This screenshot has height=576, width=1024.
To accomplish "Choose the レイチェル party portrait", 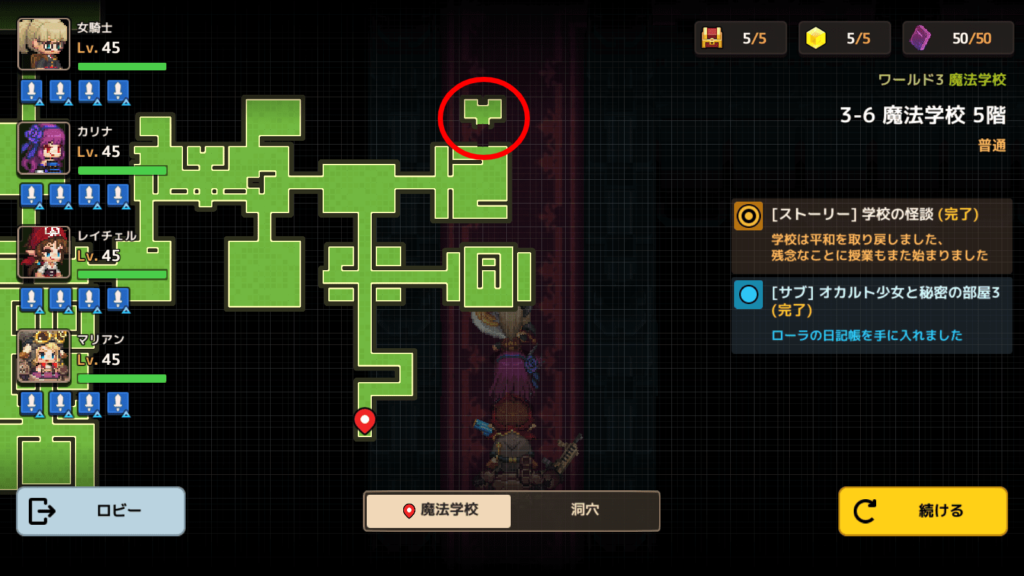I will [x=43, y=253].
